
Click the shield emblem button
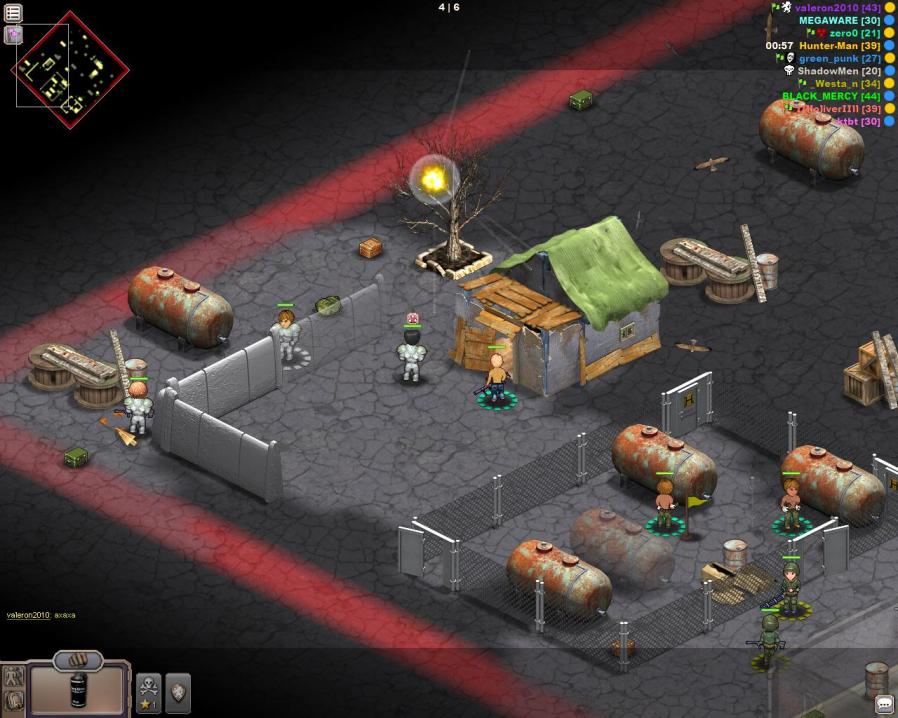pyautogui.click(x=178, y=692)
